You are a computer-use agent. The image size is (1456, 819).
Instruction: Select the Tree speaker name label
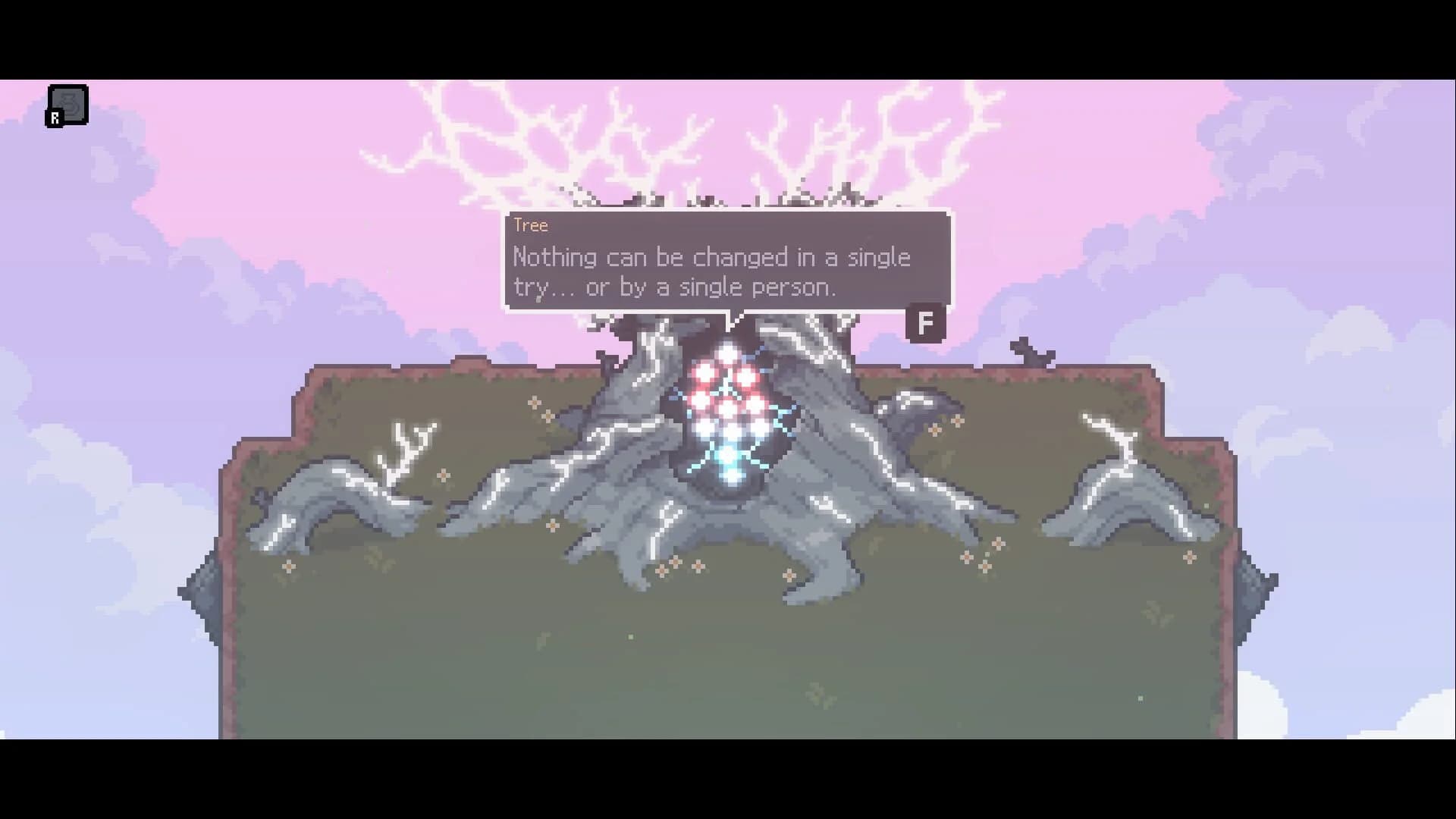[529, 225]
